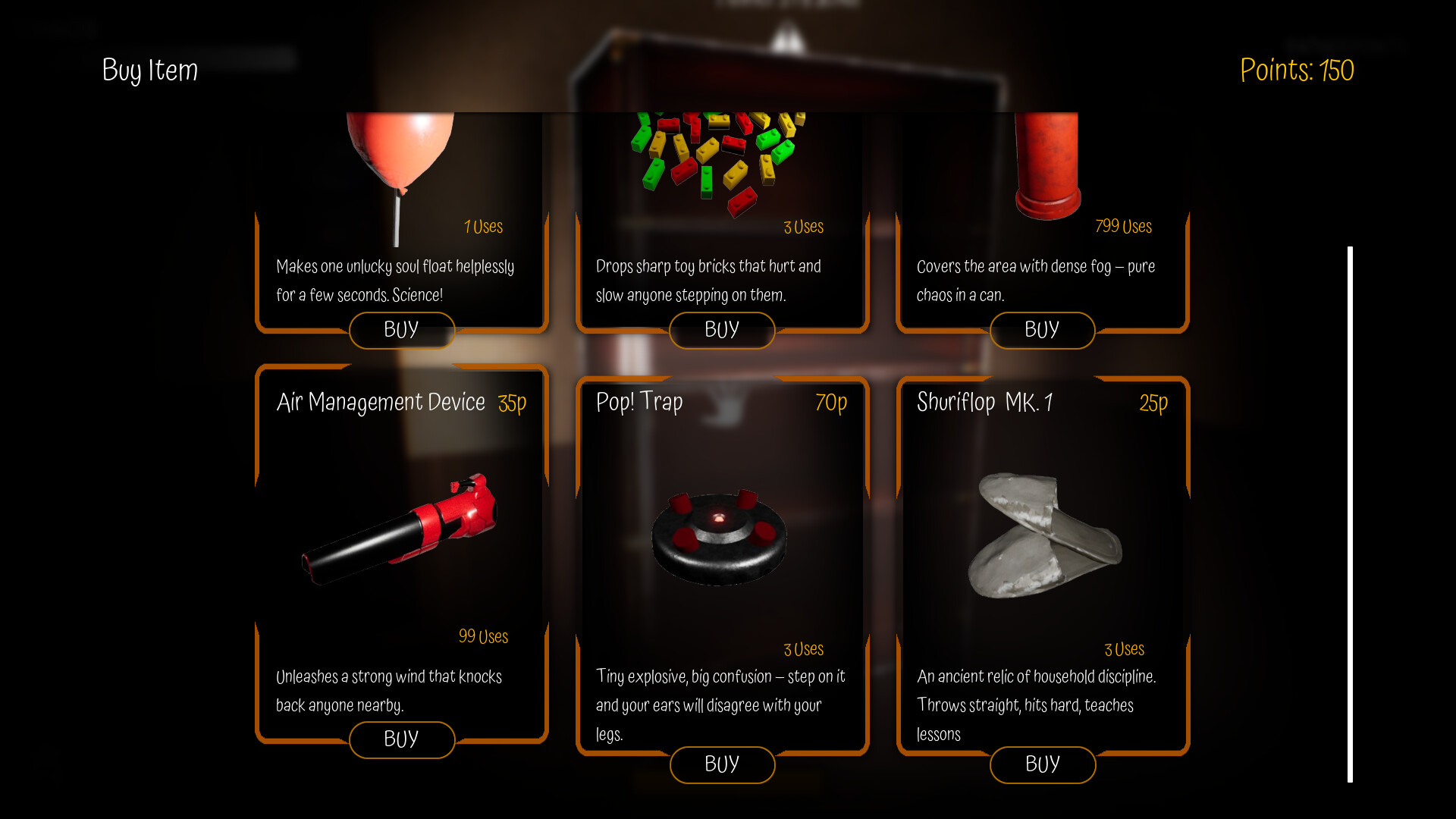1456x819 pixels.
Task: Buy the balloon item
Action: click(x=402, y=330)
